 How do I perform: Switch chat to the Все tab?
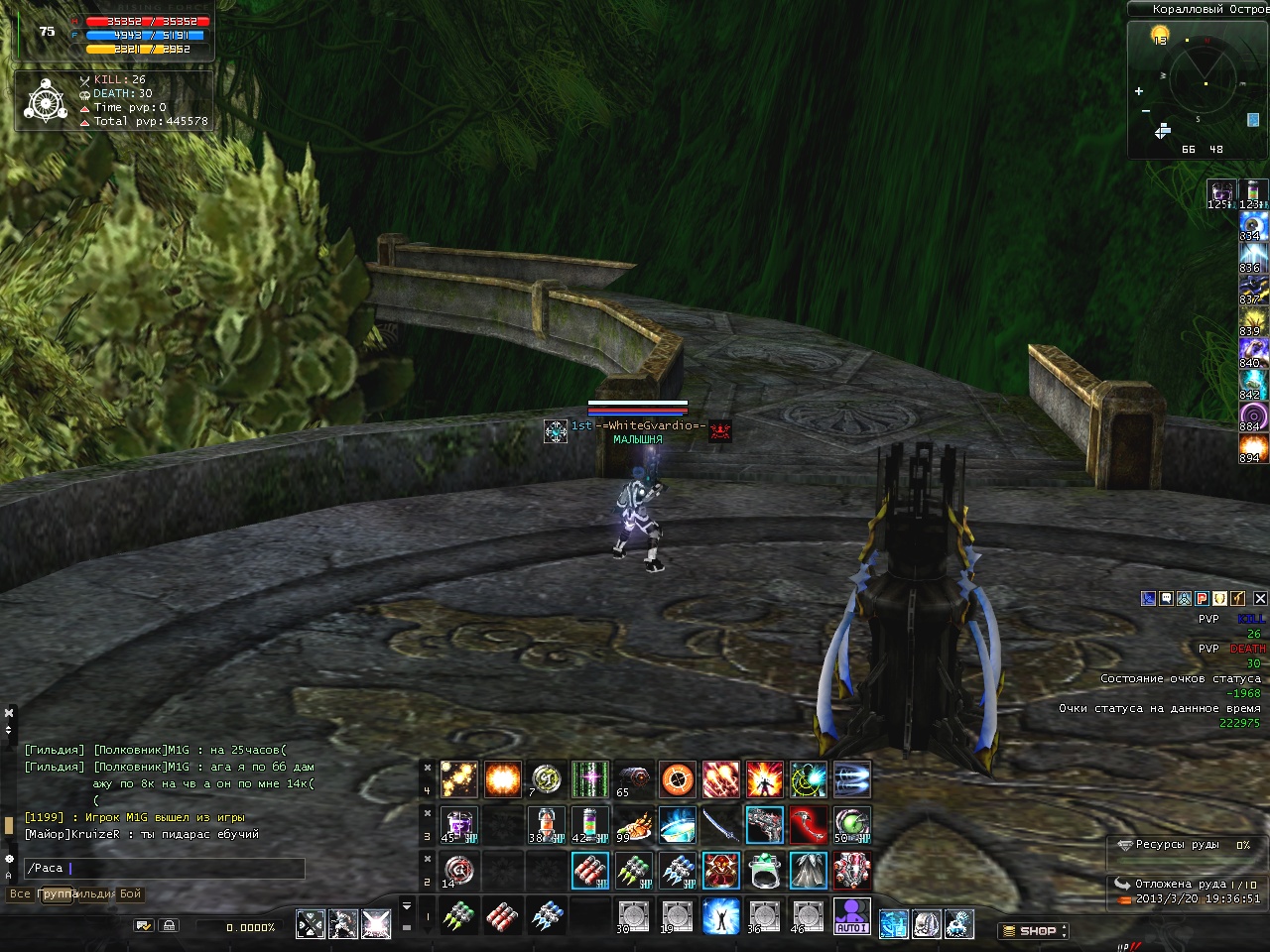[x=20, y=894]
